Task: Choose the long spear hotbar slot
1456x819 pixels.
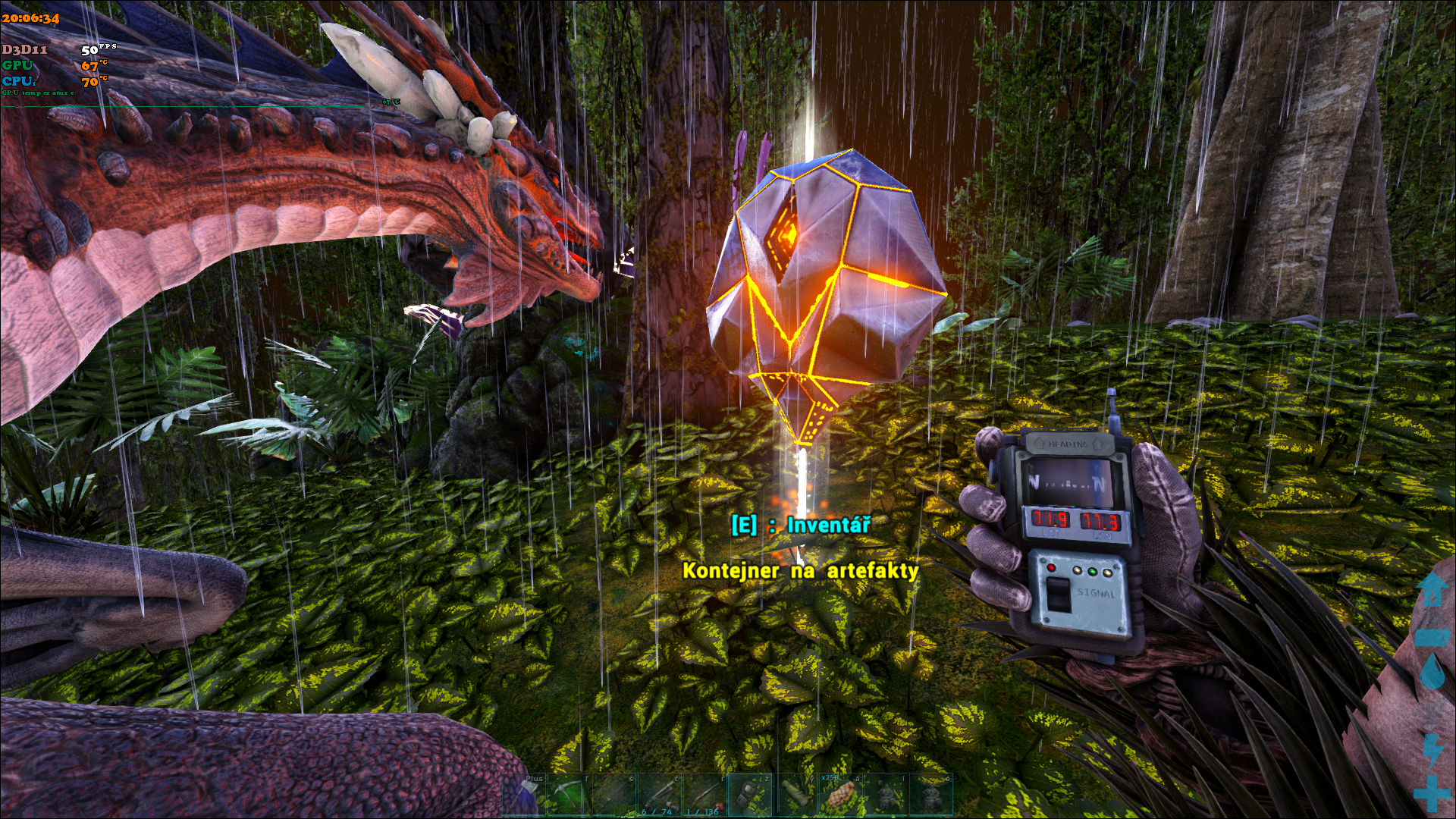Action: (613, 795)
